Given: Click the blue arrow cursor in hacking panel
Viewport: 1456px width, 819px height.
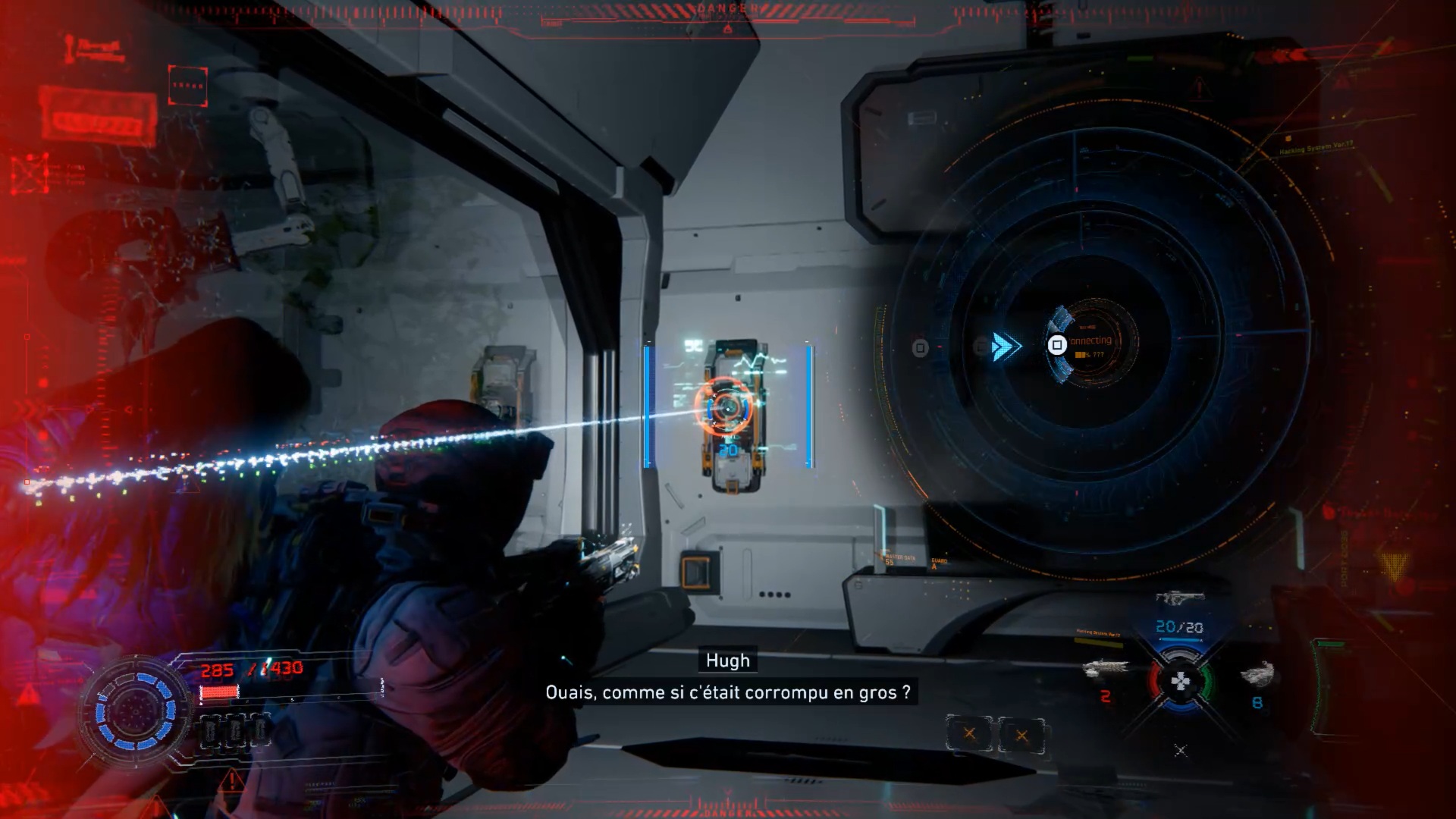Looking at the screenshot, I should (1005, 347).
